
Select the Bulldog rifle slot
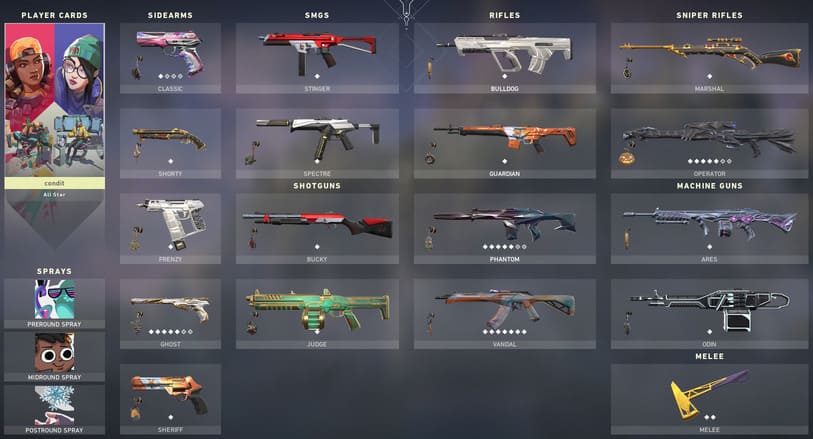[x=504, y=58]
